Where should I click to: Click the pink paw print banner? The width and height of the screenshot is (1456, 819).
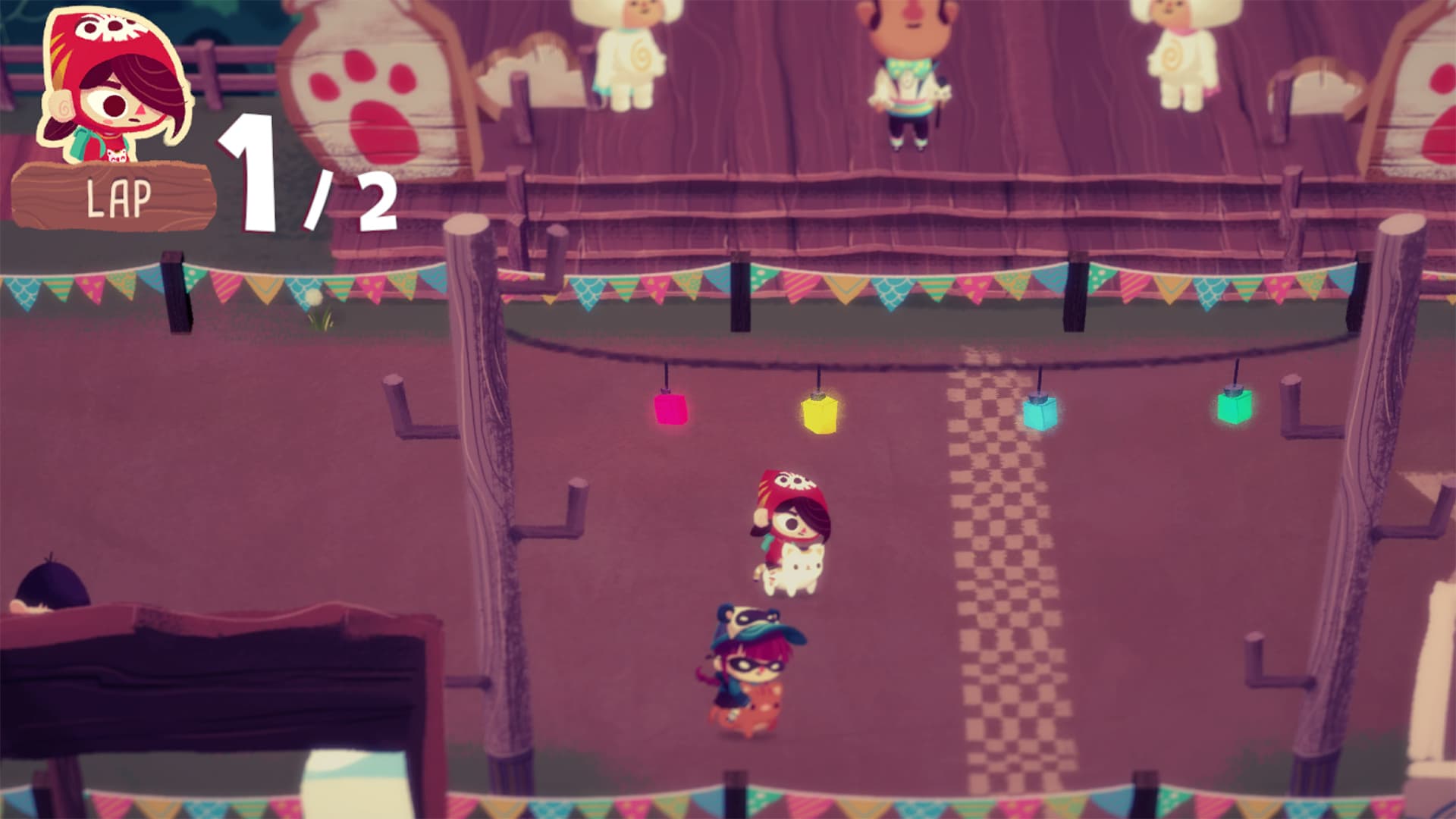coord(364,76)
